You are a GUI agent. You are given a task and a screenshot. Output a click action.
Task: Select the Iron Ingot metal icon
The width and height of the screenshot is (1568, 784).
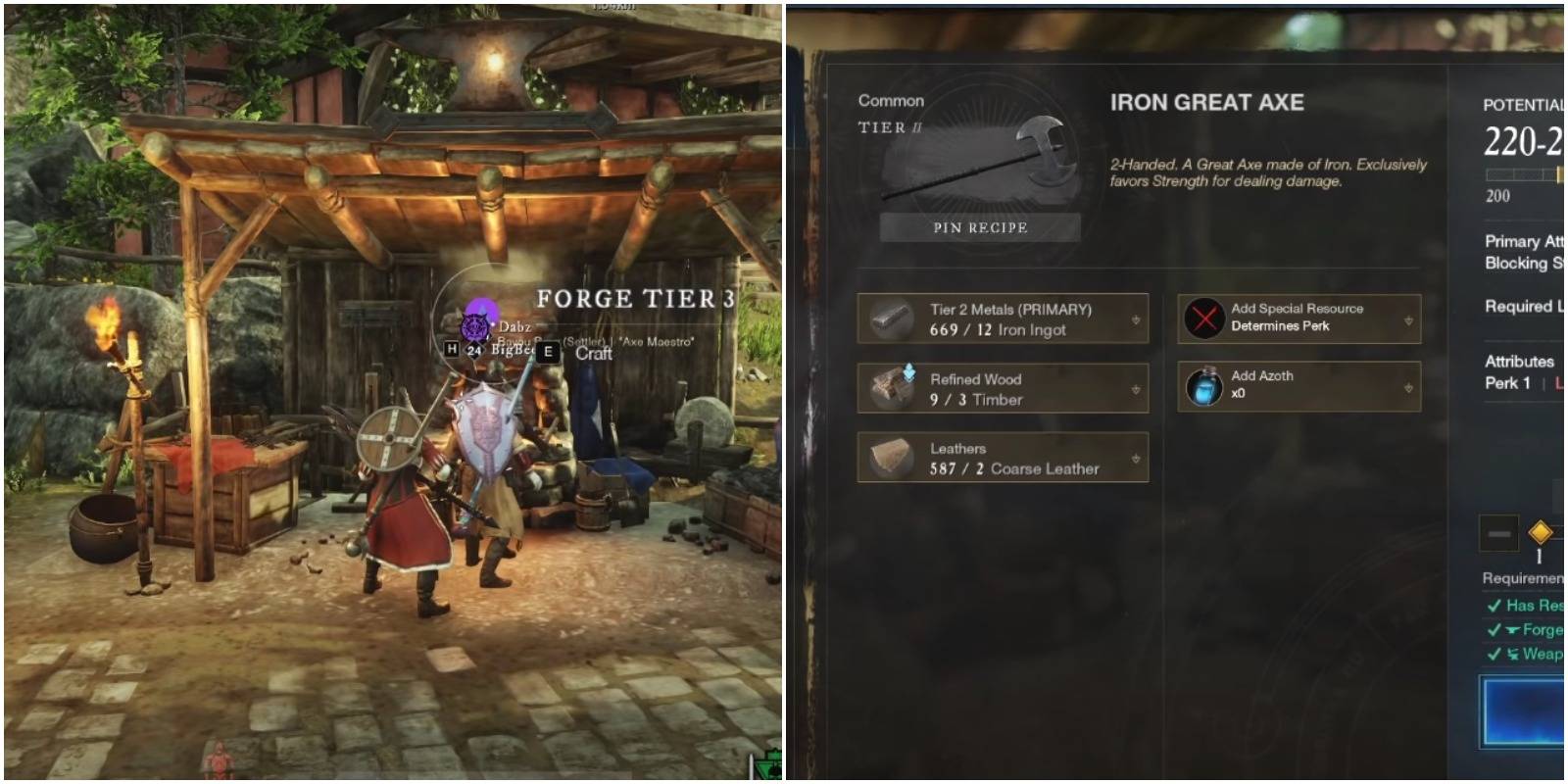click(895, 320)
